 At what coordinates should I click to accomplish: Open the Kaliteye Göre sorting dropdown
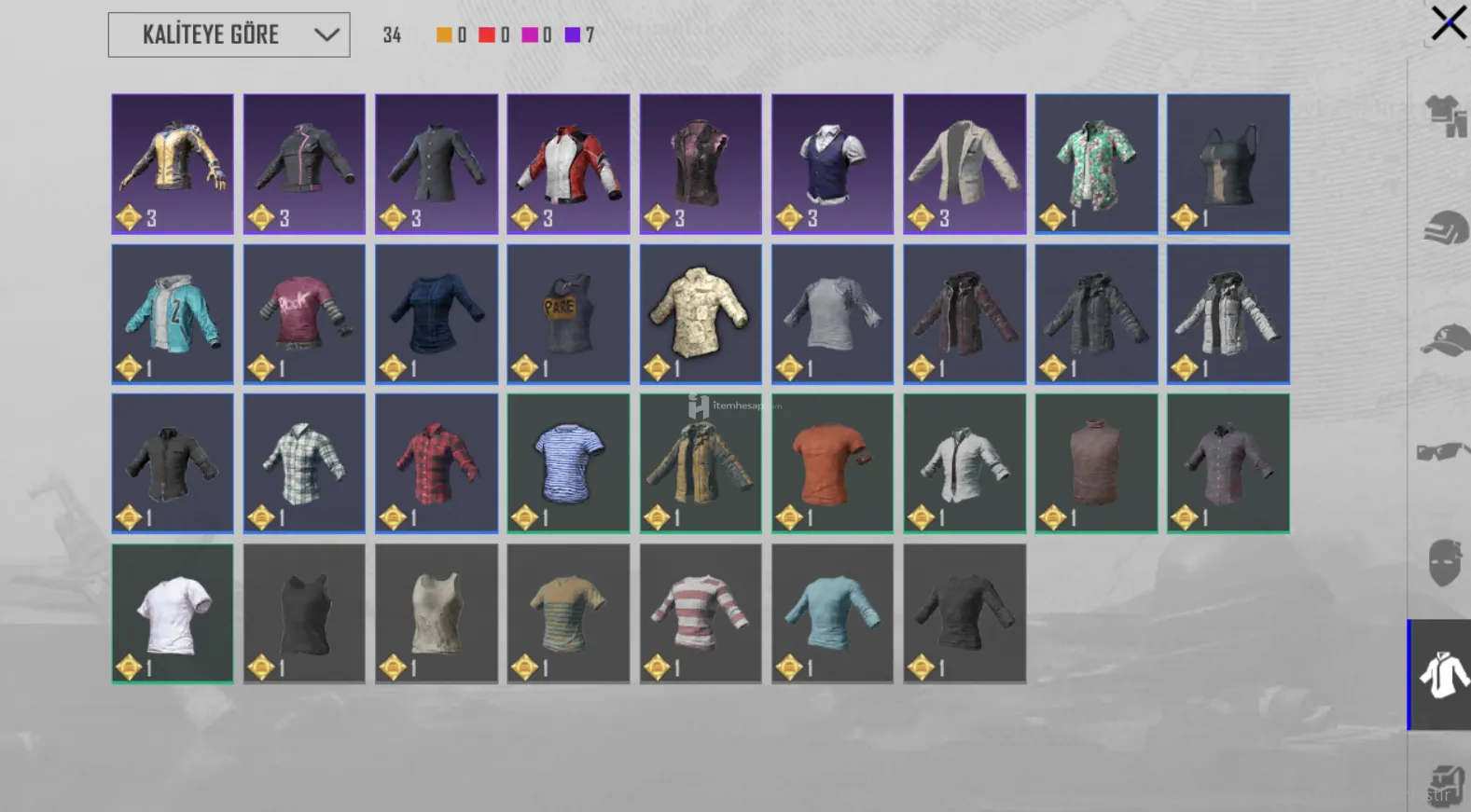click(229, 35)
